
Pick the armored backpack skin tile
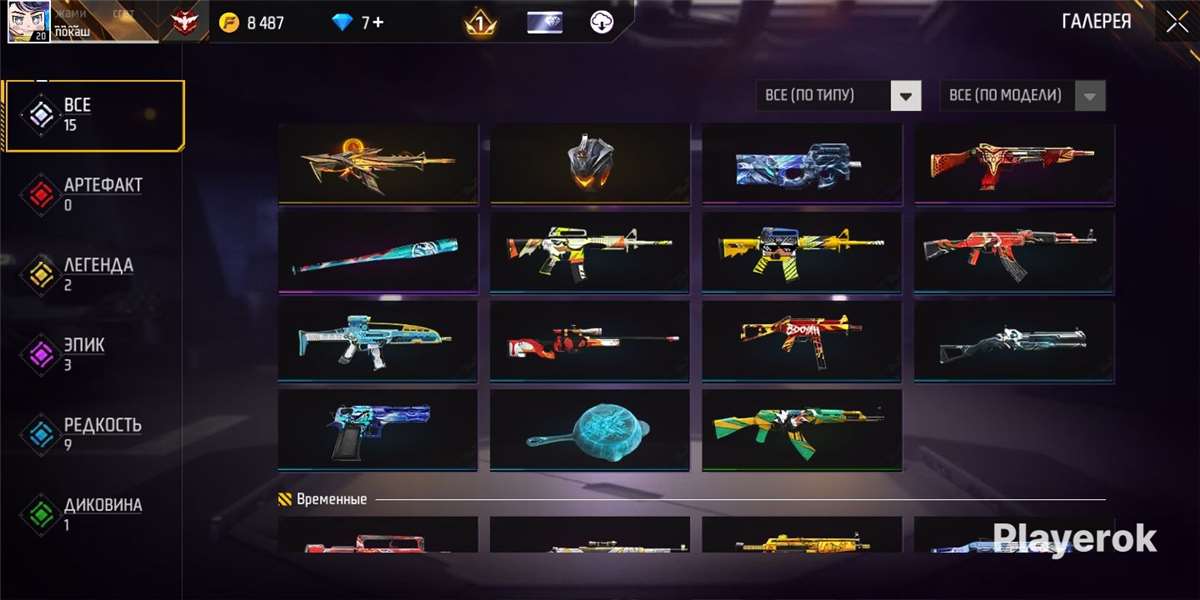click(x=590, y=163)
